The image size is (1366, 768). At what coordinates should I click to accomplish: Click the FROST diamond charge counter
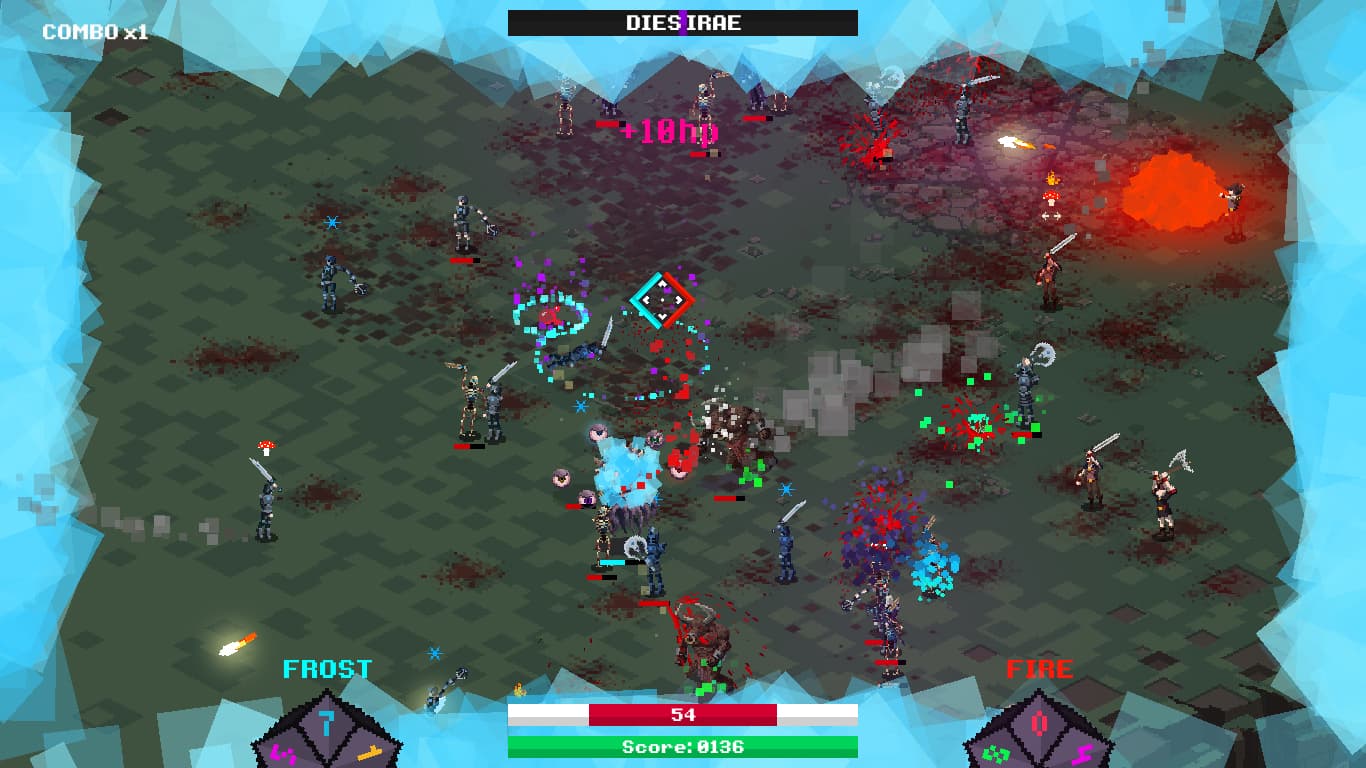[x=326, y=723]
